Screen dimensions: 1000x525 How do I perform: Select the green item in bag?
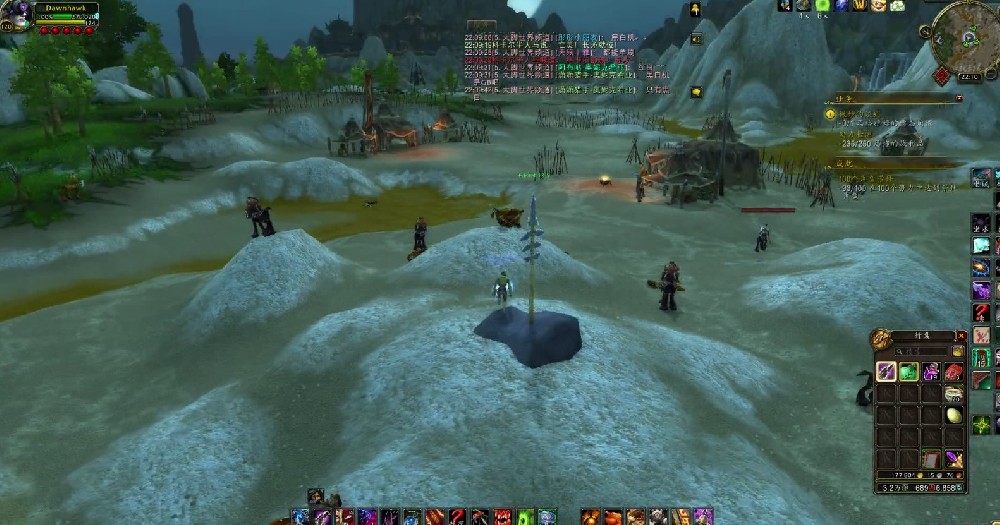click(x=909, y=372)
